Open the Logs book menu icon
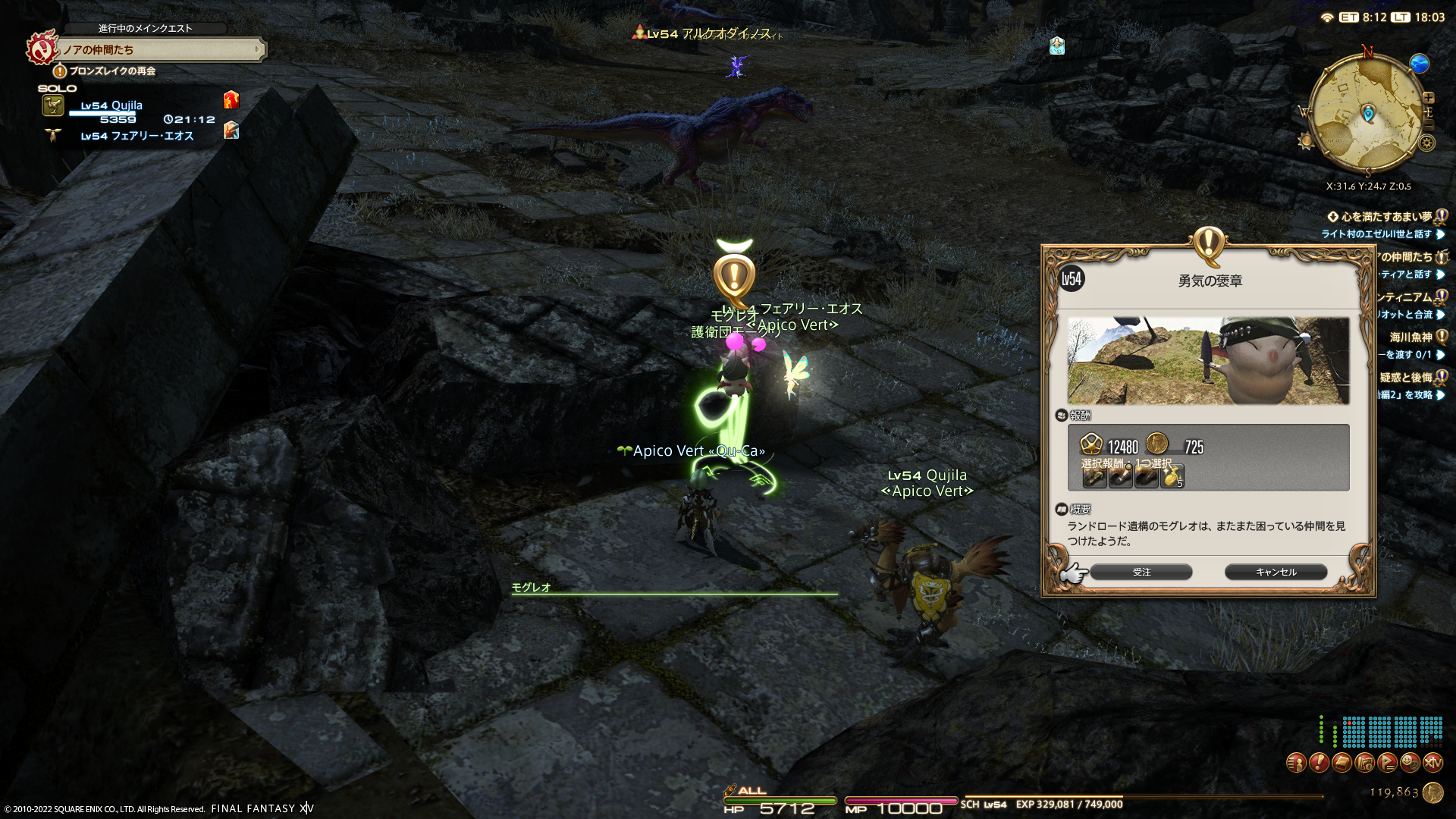 pyautogui.click(x=1341, y=762)
